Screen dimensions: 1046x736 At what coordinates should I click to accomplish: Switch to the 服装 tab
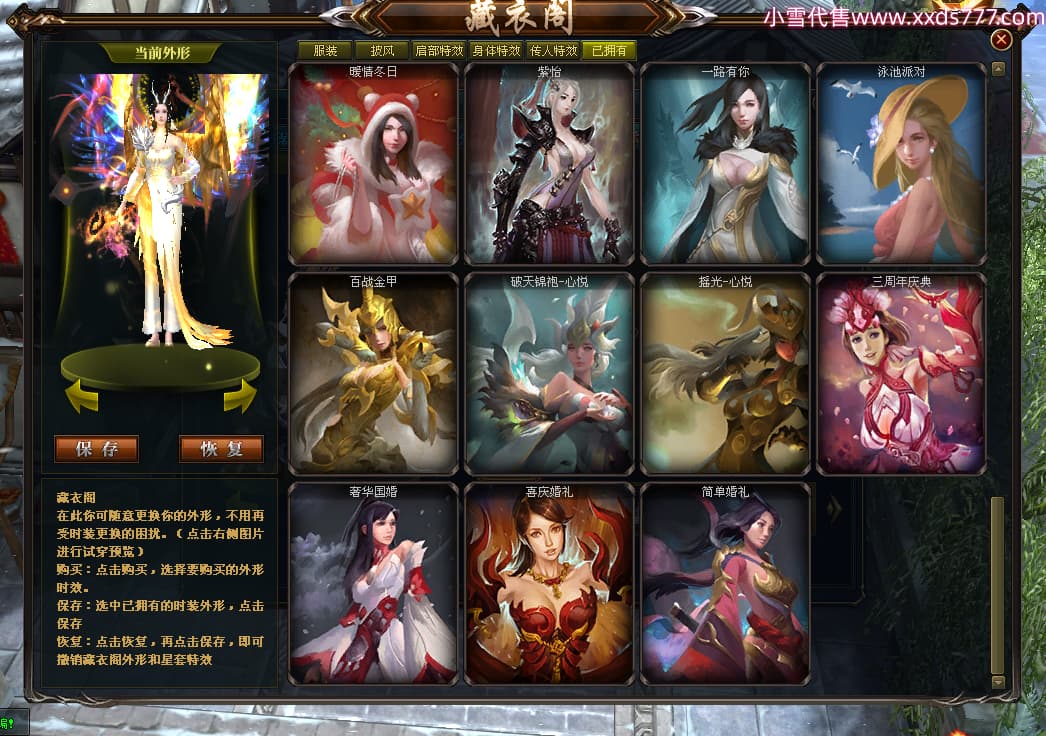click(x=324, y=50)
